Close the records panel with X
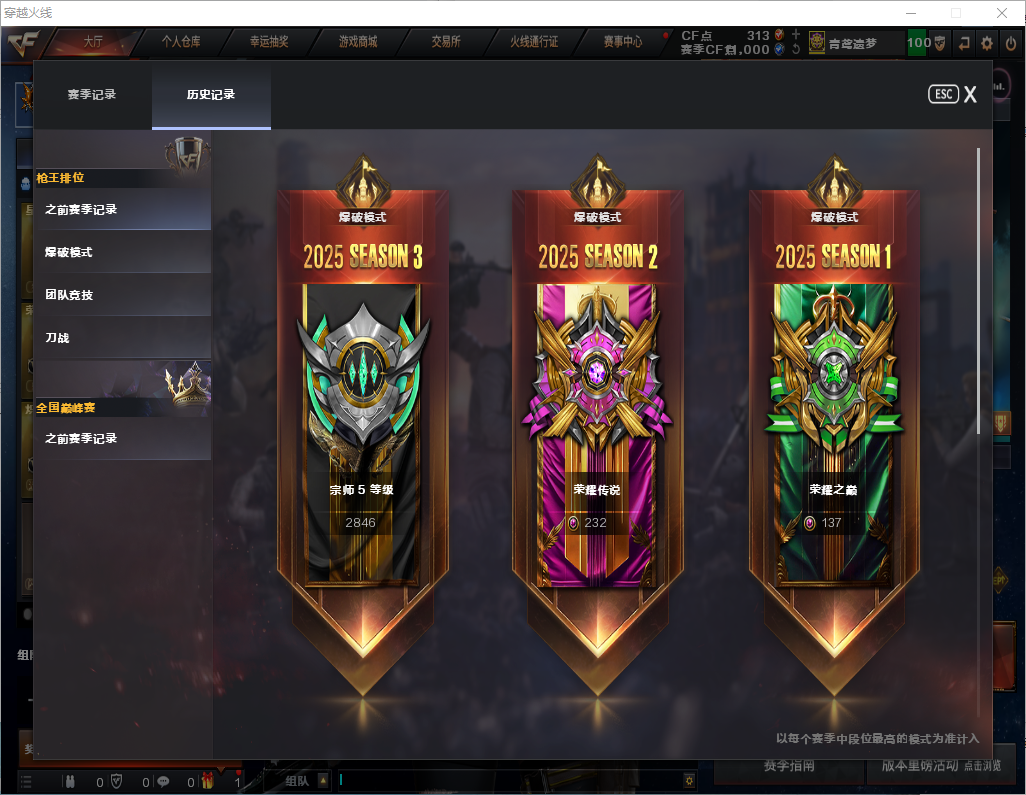Viewport: 1026px width, 795px height. (x=970, y=95)
